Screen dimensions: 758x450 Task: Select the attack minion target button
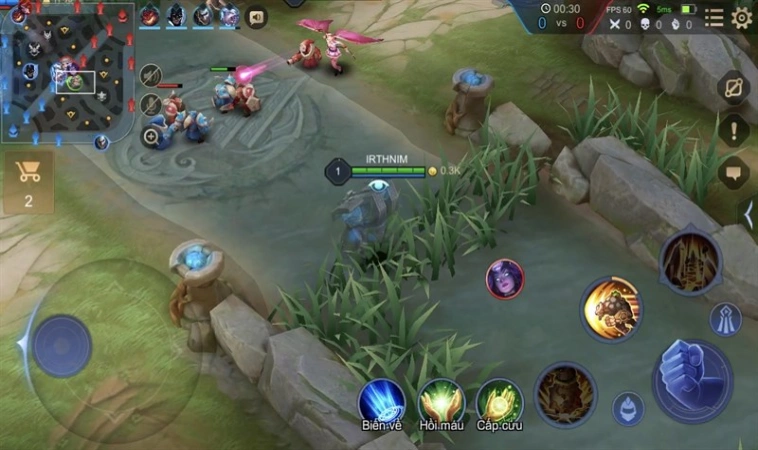628,408
